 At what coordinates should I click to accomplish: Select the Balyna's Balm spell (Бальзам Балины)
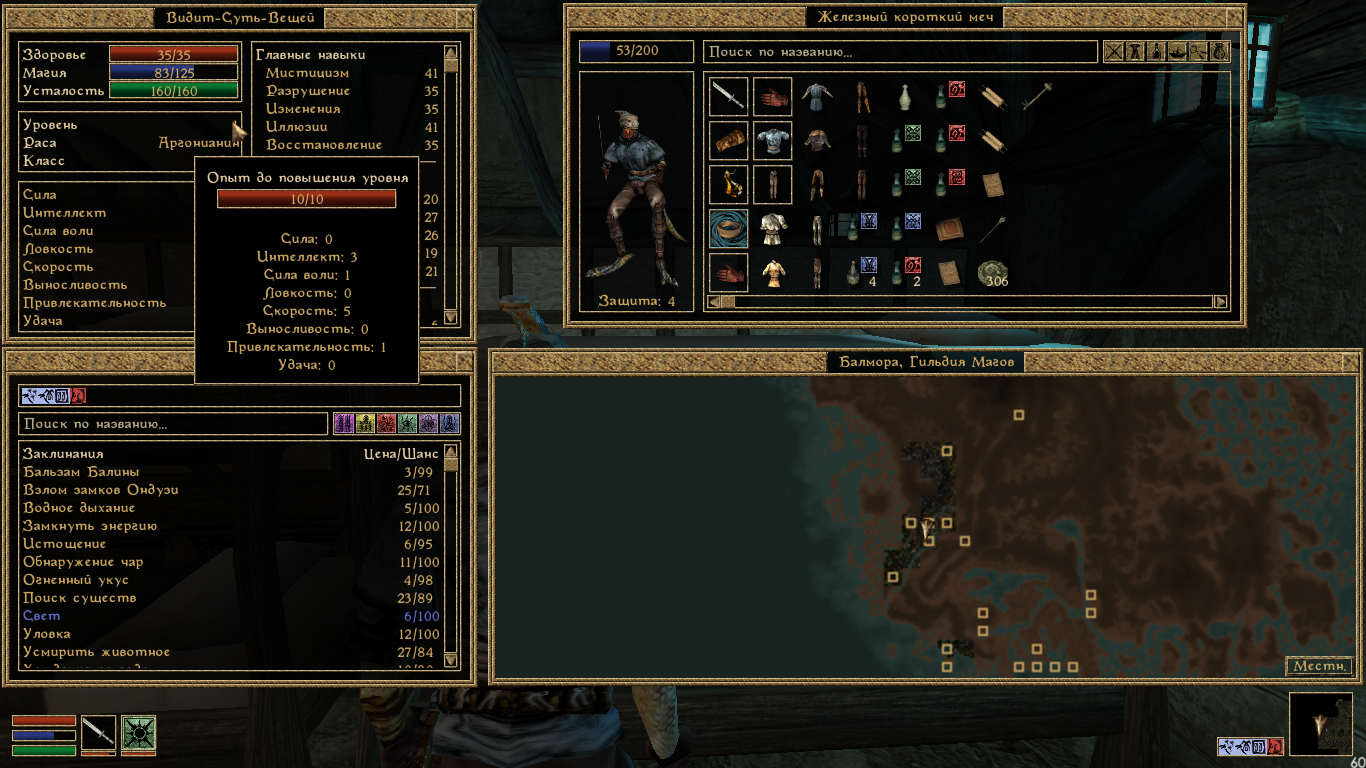point(81,472)
